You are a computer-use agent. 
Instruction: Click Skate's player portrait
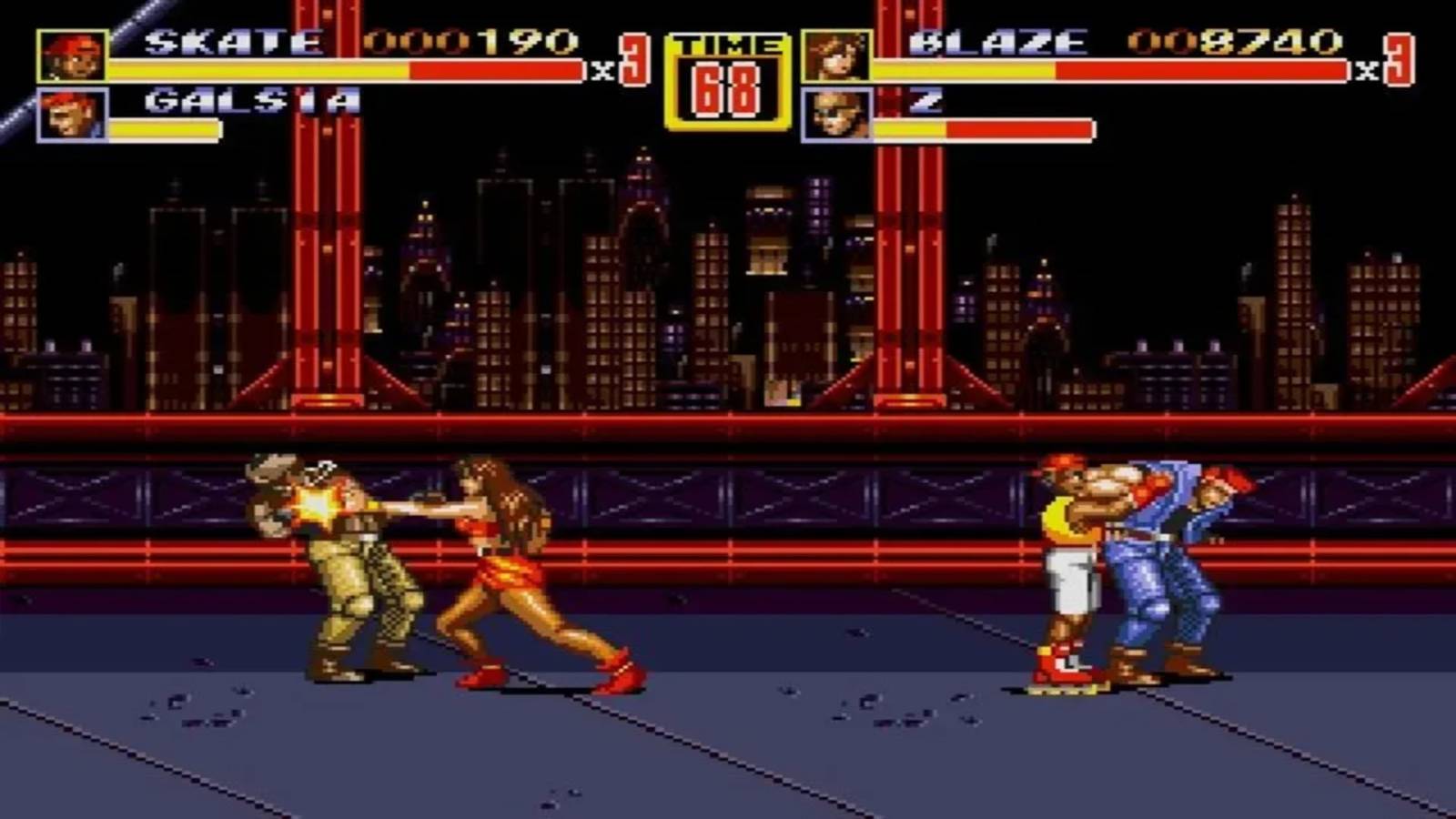(x=72, y=56)
